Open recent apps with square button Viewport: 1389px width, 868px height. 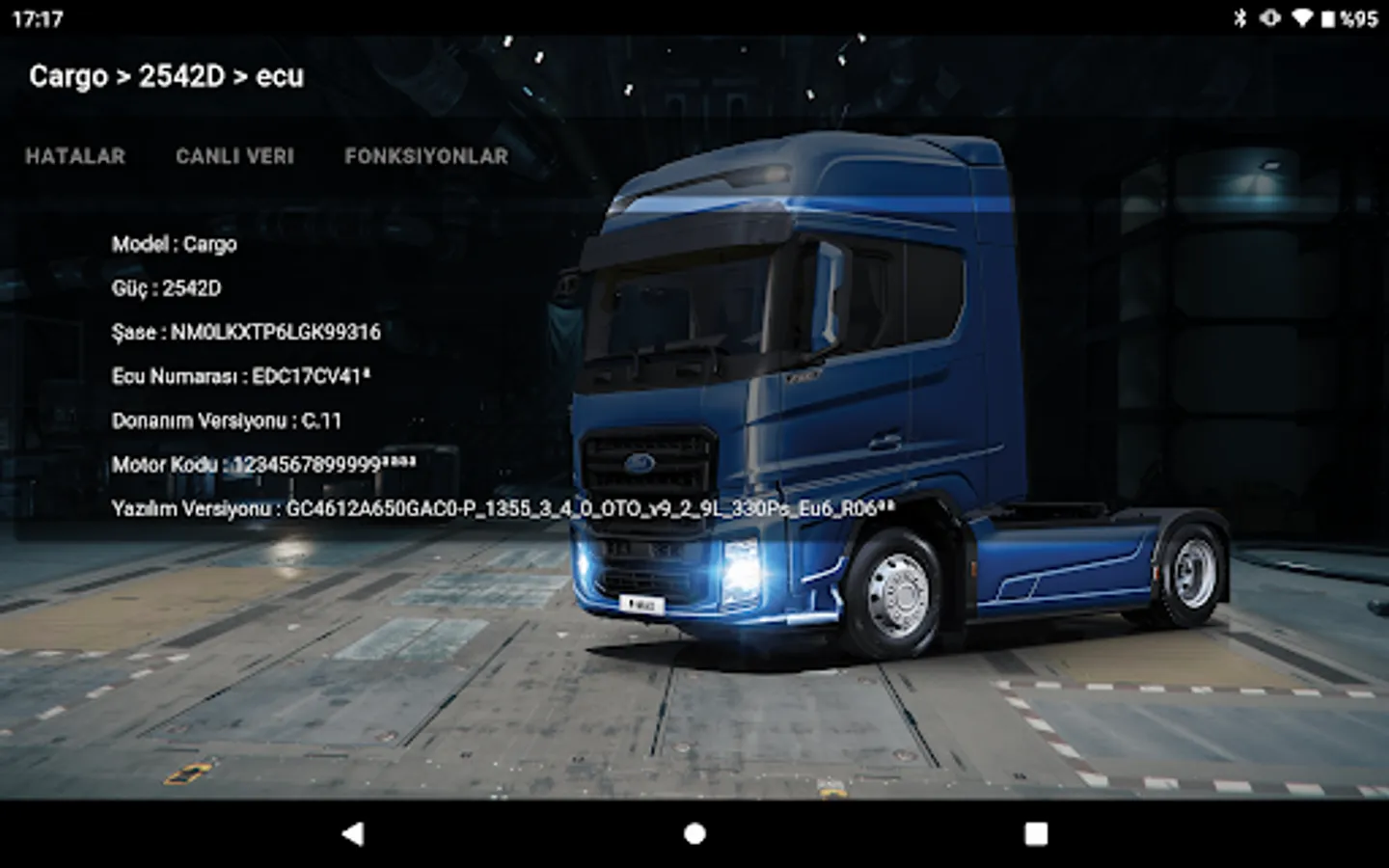click(1036, 834)
